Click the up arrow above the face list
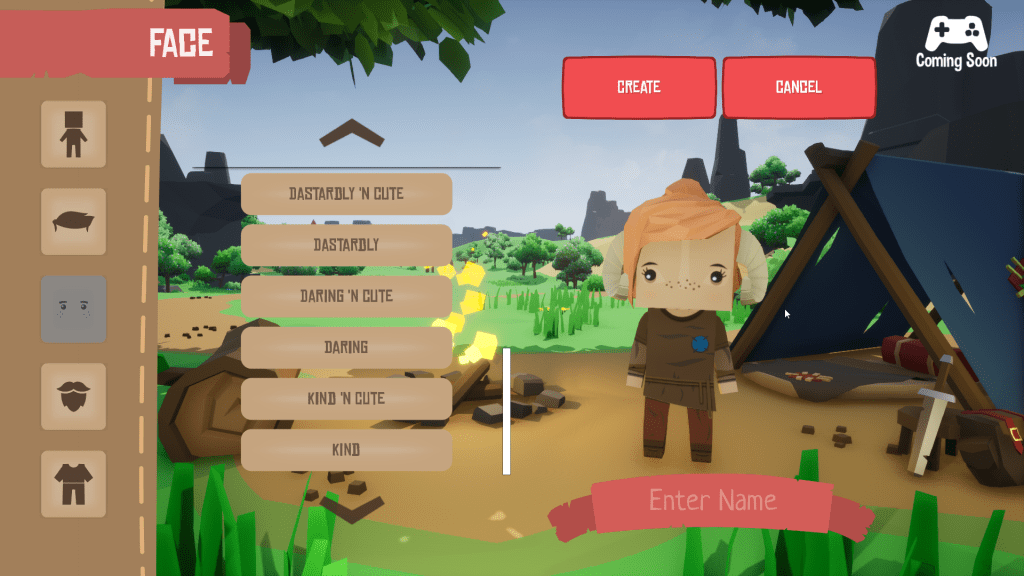The image size is (1024, 576). (x=351, y=134)
